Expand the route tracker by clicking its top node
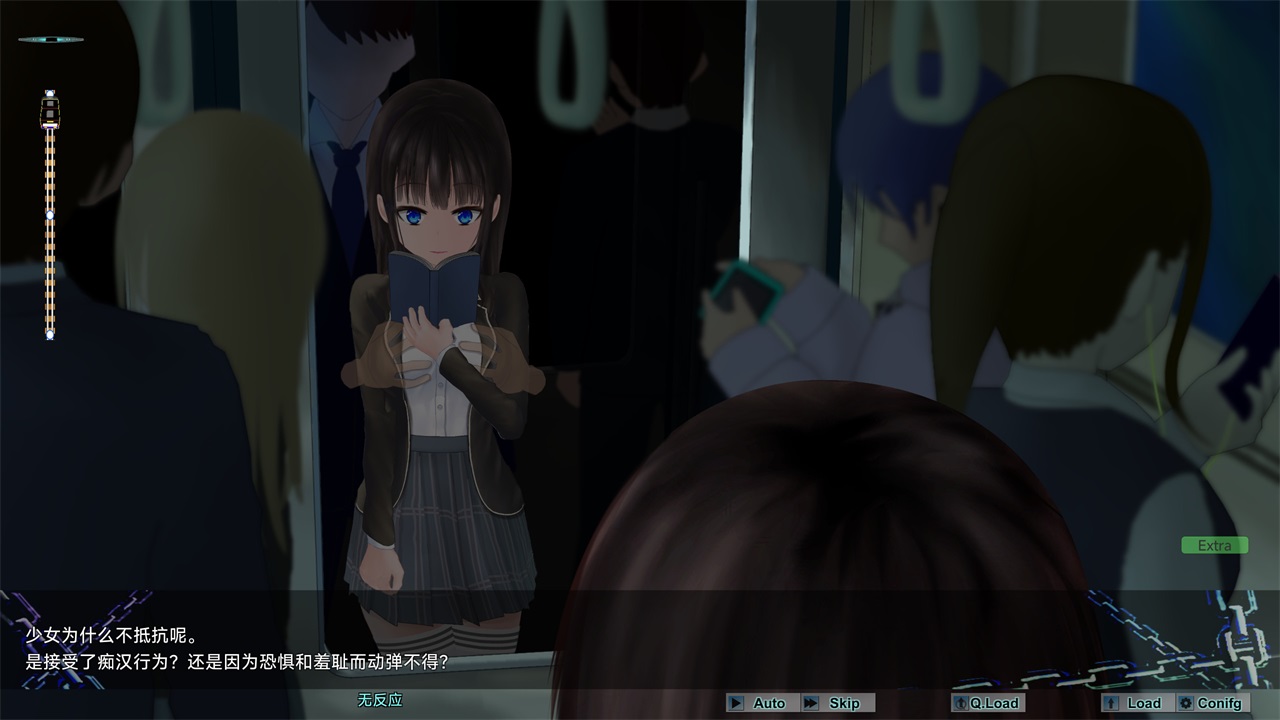This screenshot has width=1280, height=720. click(x=48, y=91)
